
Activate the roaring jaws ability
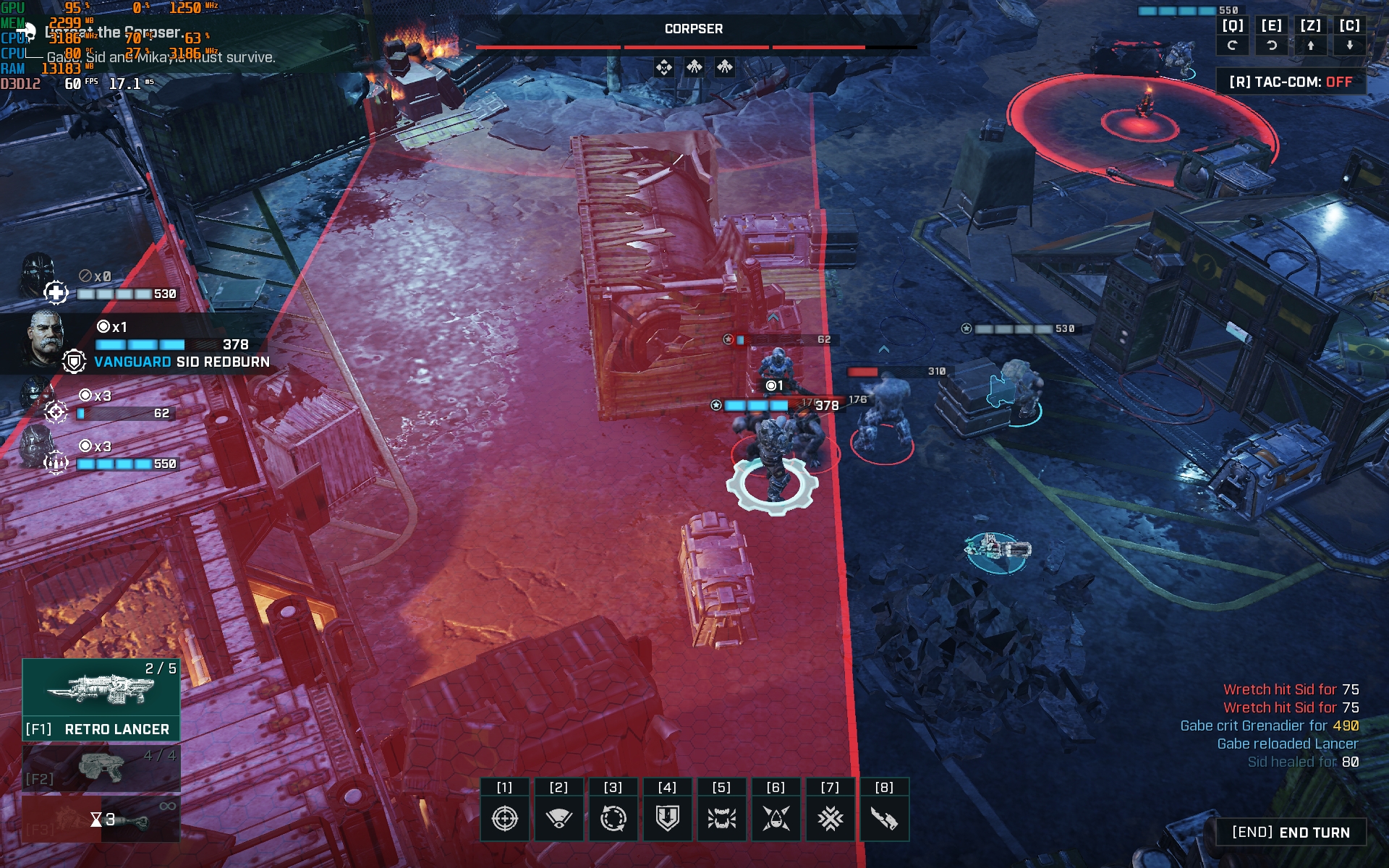tap(721, 818)
